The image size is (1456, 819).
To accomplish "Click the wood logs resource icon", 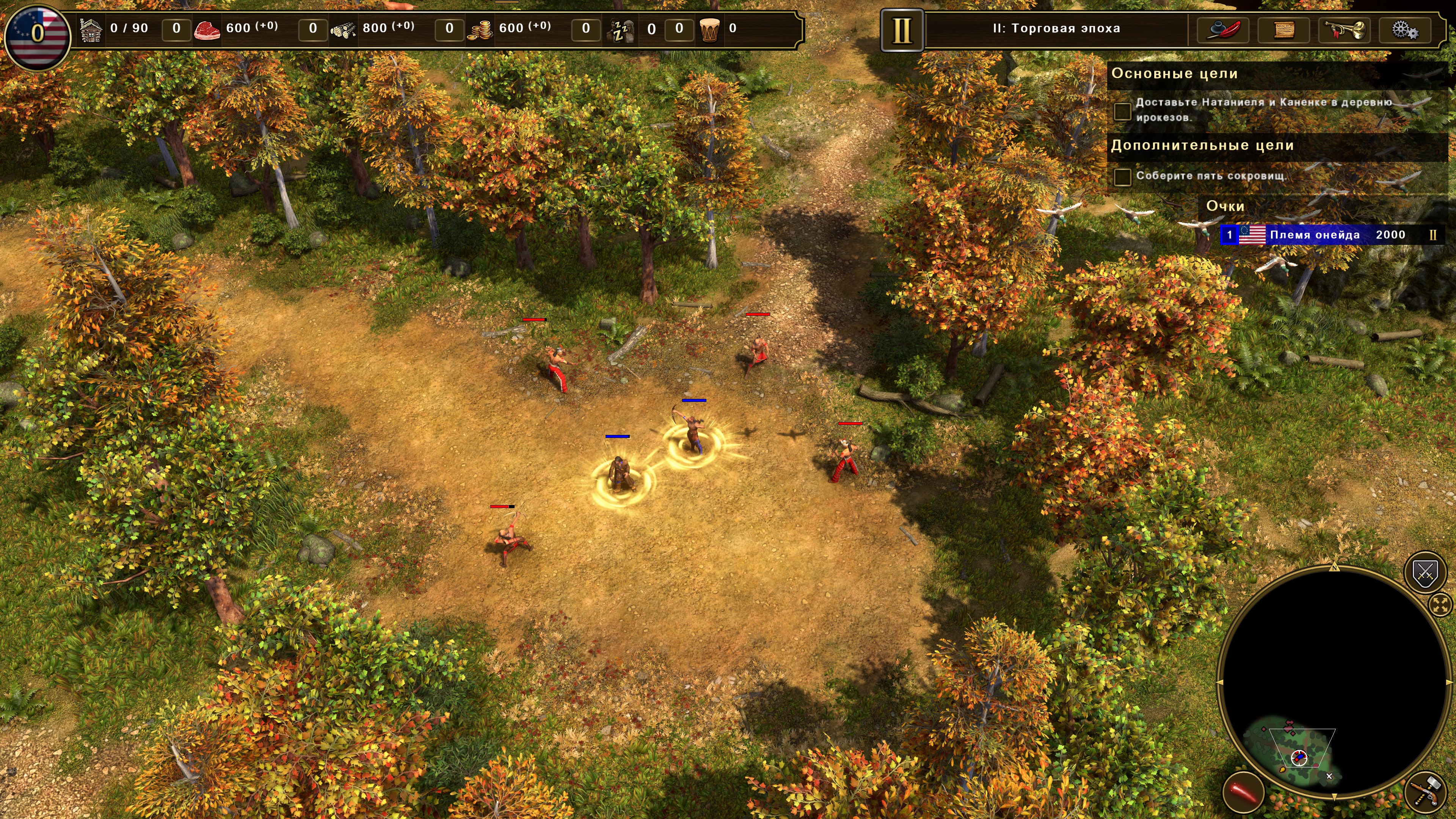I will (x=343, y=29).
